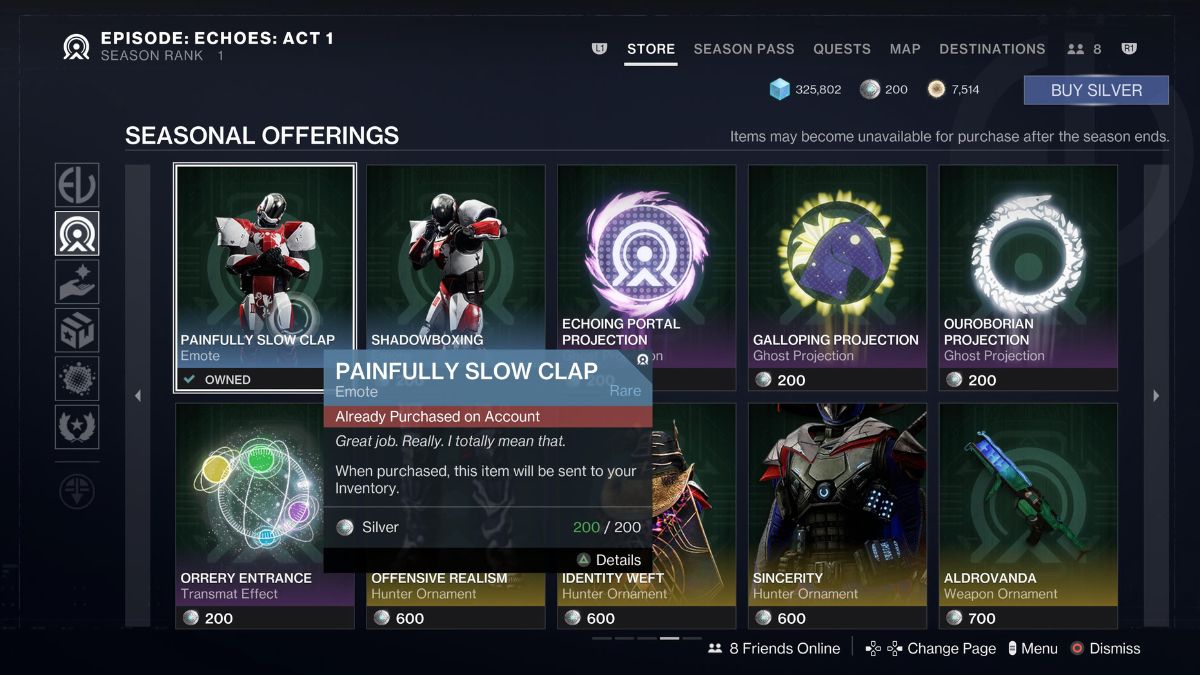Select the Store tab

coord(651,49)
